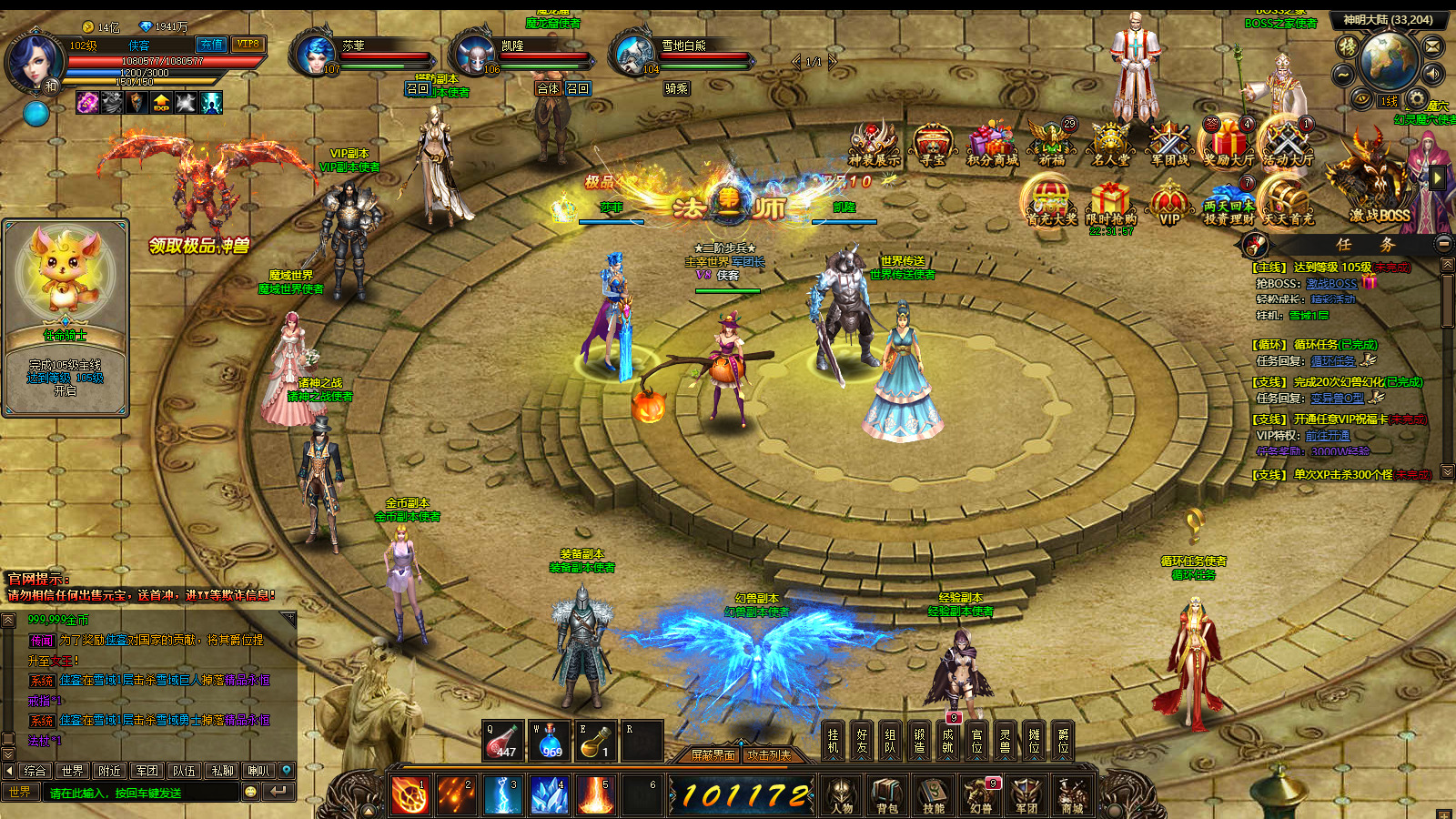Select the 私聊 private chat tab
1456x819 pixels.
click(x=222, y=771)
